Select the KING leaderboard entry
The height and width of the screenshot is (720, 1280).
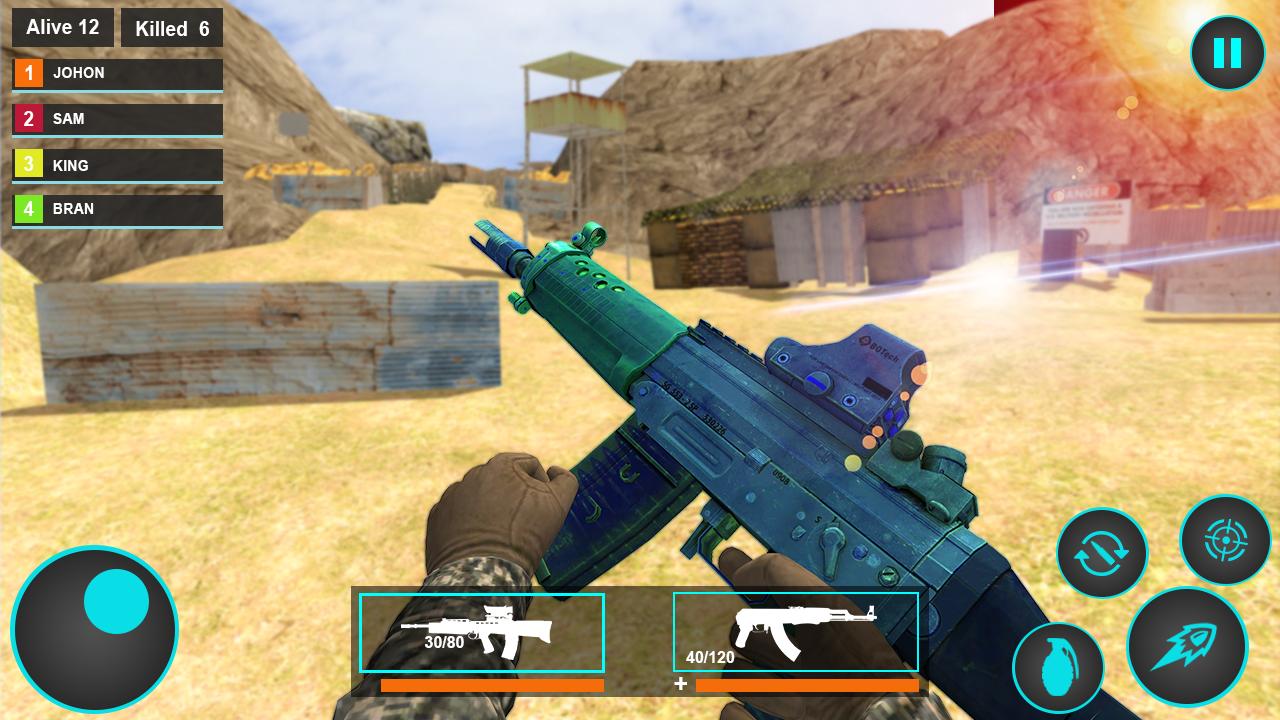pos(117,165)
